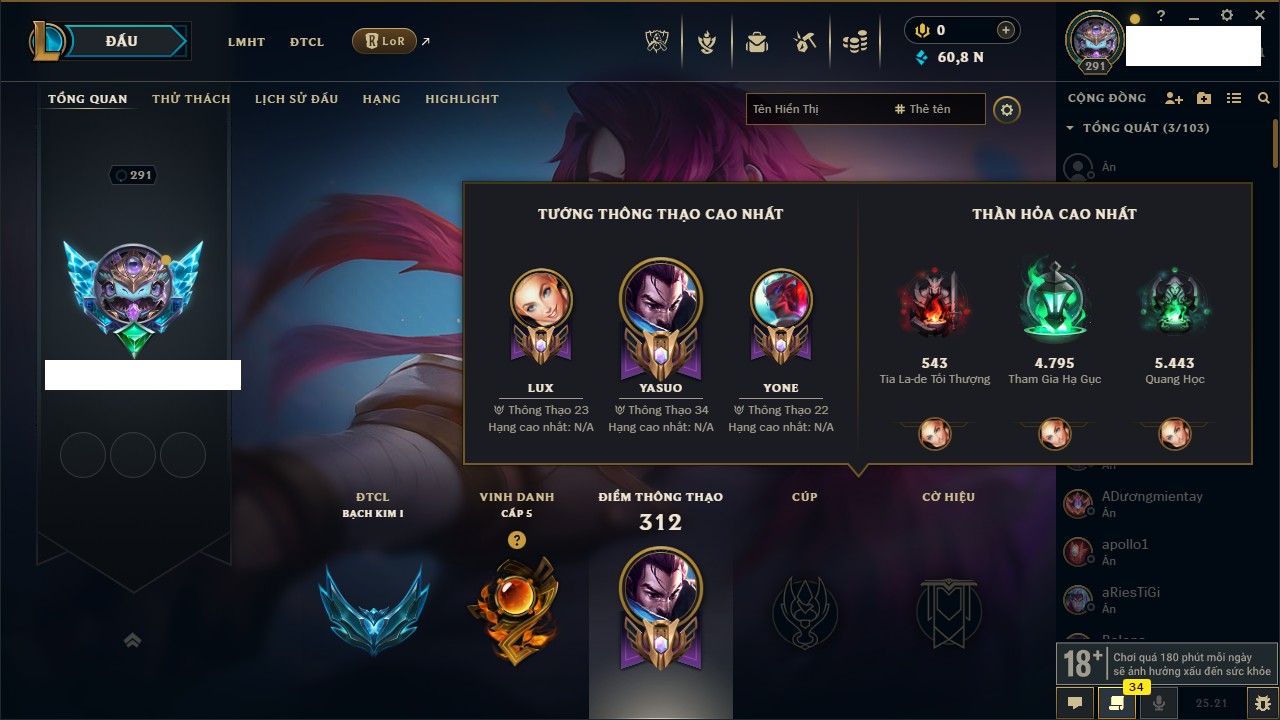Open the store coins icon
The height and width of the screenshot is (720, 1280).
click(855, 42)
